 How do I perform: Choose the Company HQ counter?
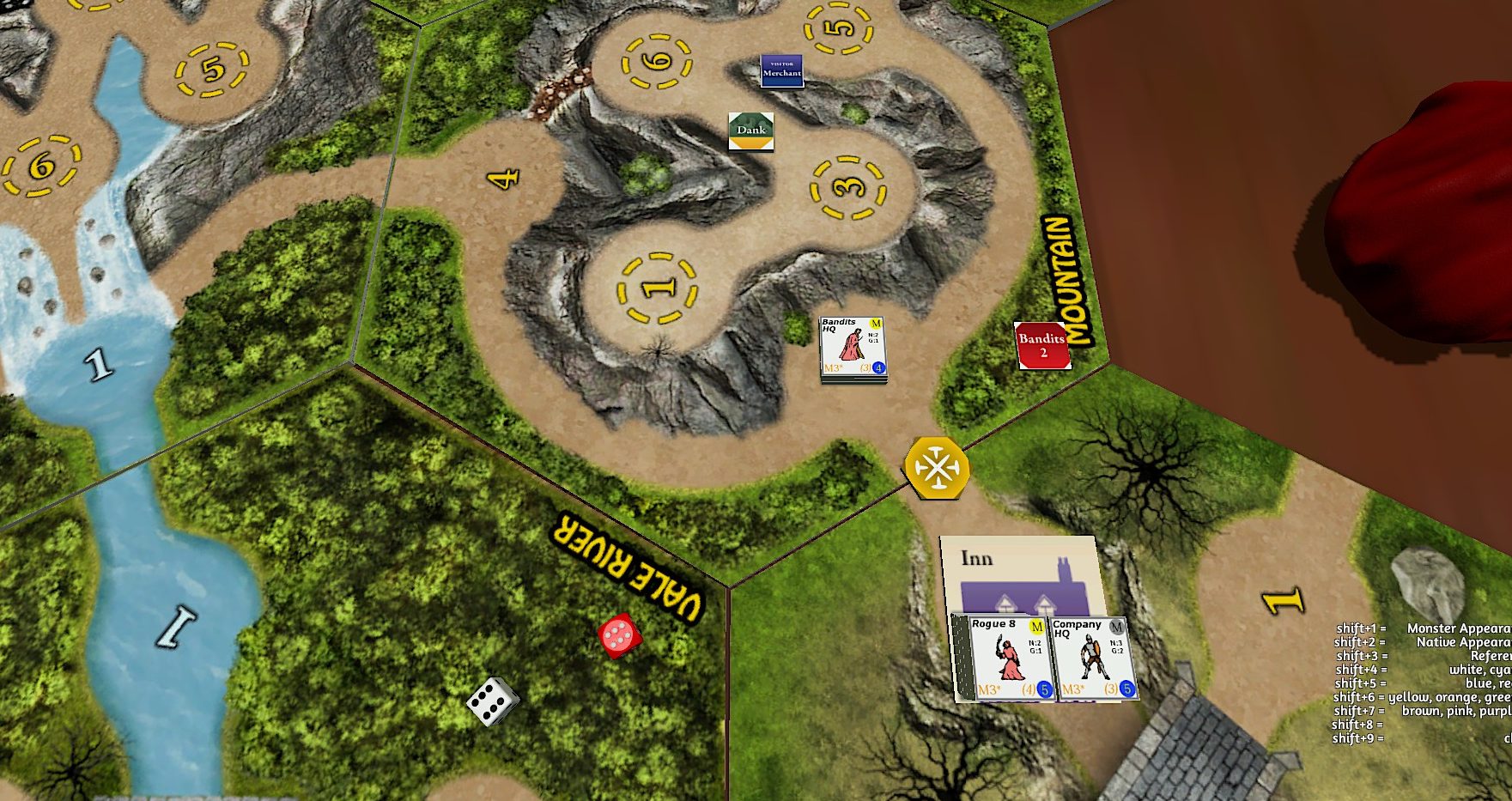point(1094,657)
